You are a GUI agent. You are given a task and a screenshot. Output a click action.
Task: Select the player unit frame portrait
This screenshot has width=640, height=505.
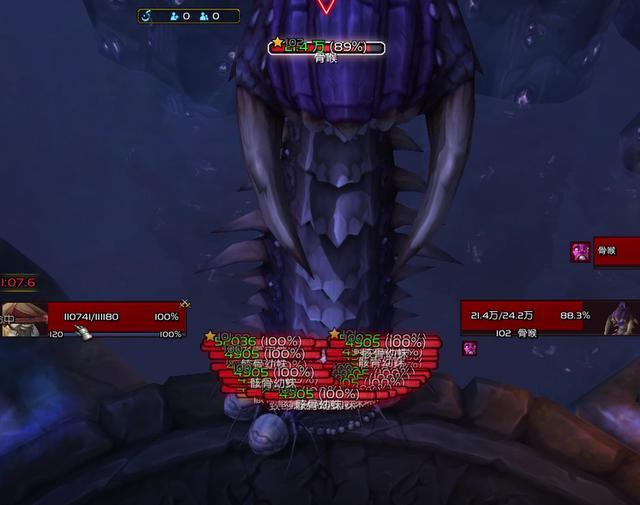point(20,319)
